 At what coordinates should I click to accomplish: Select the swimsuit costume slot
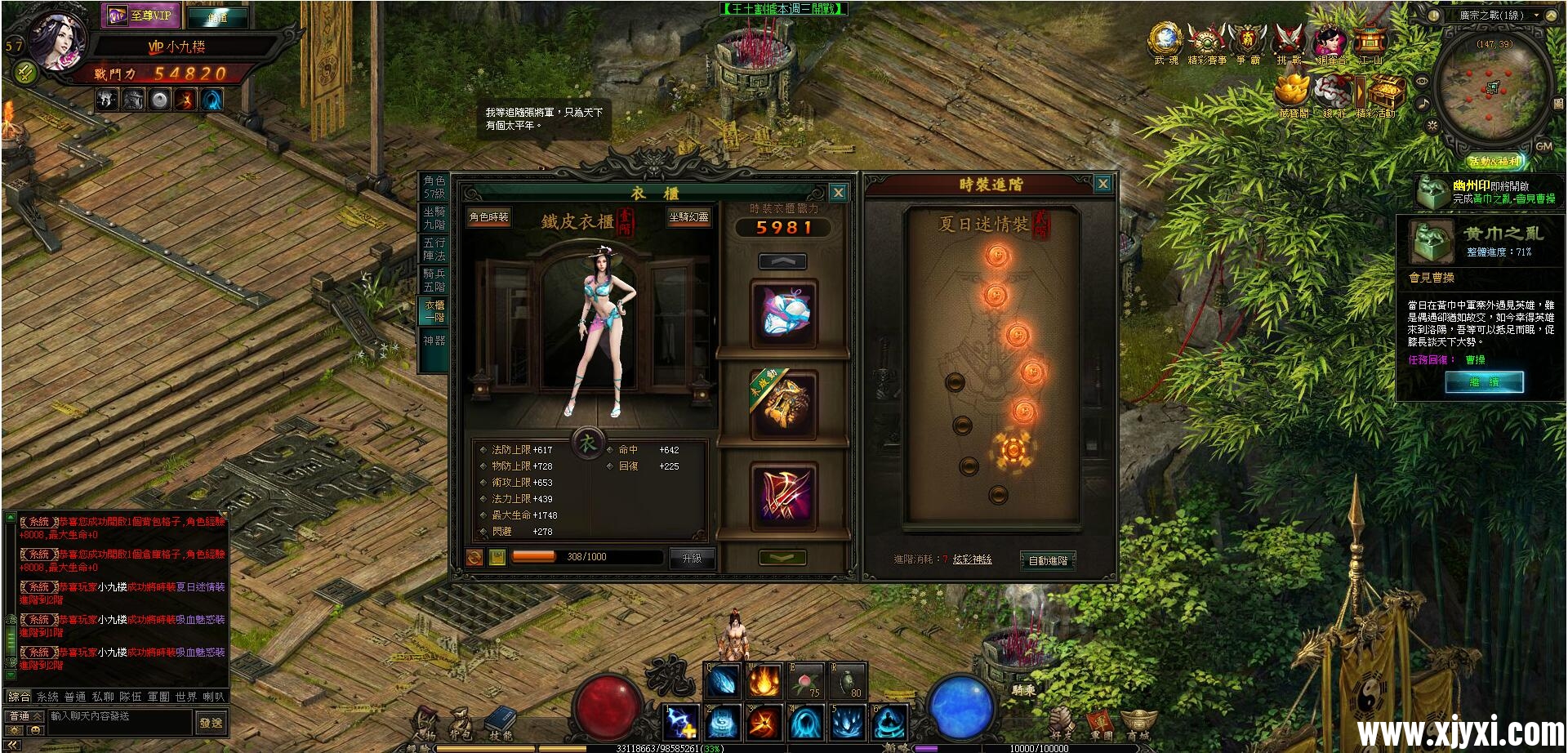[x=784, y=314]
